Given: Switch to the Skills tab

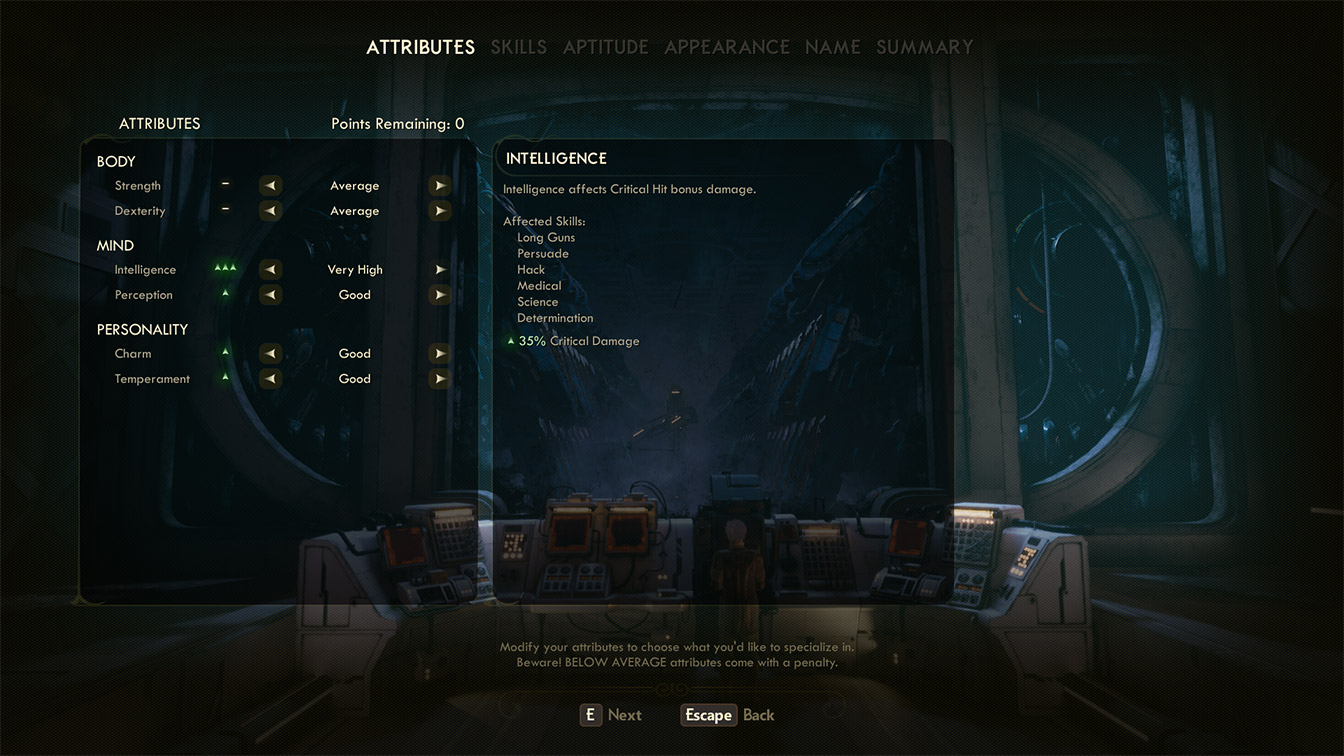Looking at the screenshot, I should click(518, 47).
